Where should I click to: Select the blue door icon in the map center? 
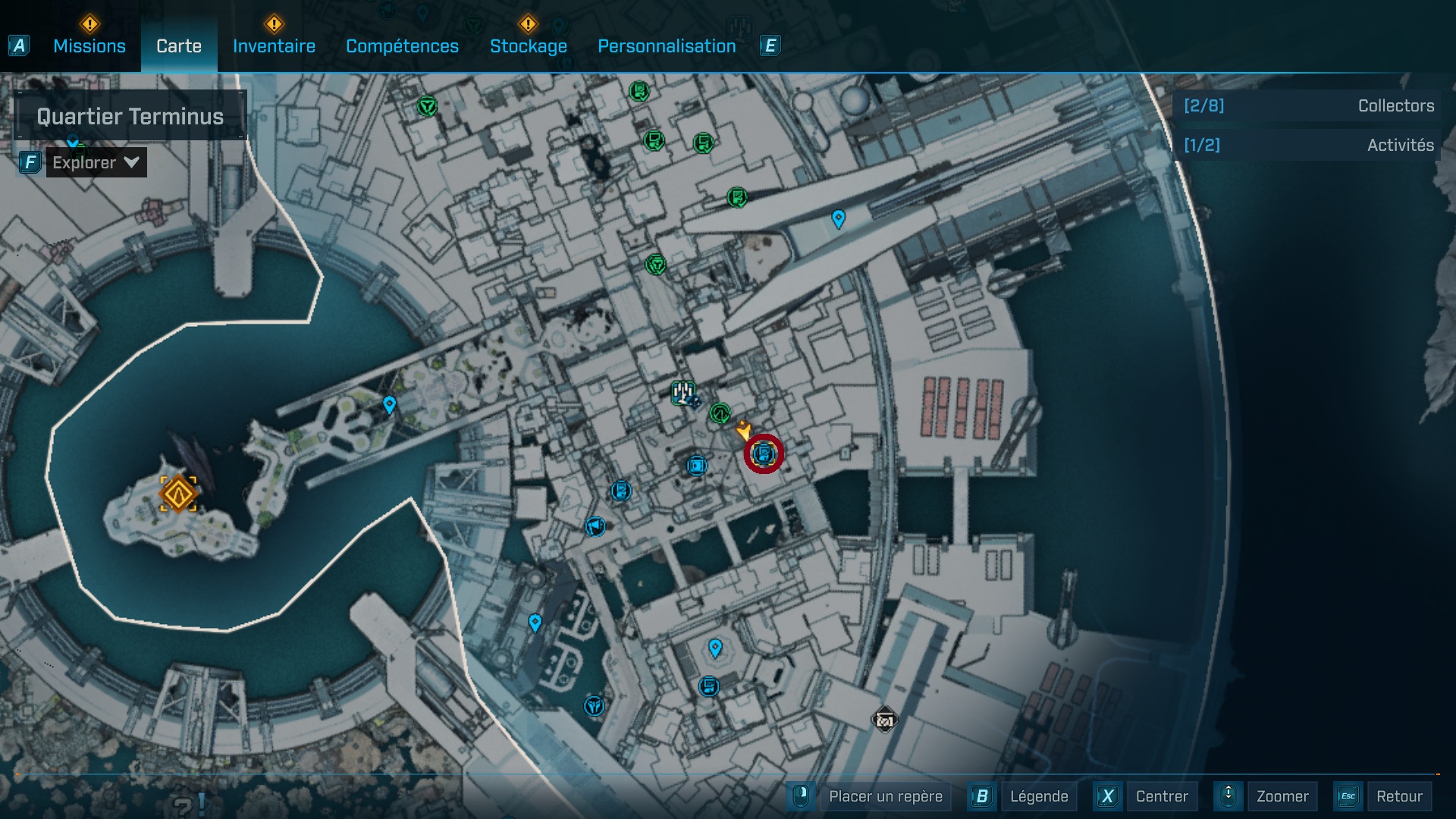[696, 466]
